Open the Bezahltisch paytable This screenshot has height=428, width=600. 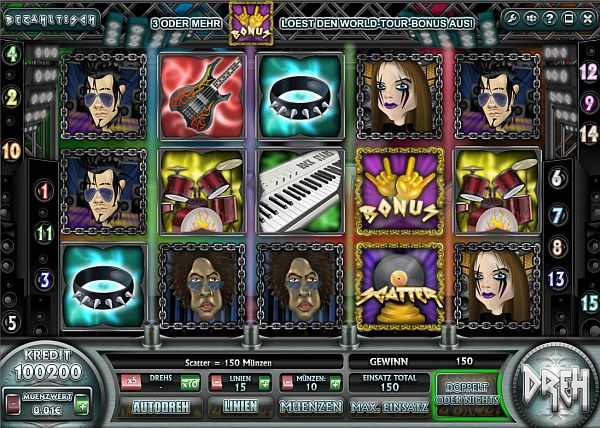click(50, 19)
